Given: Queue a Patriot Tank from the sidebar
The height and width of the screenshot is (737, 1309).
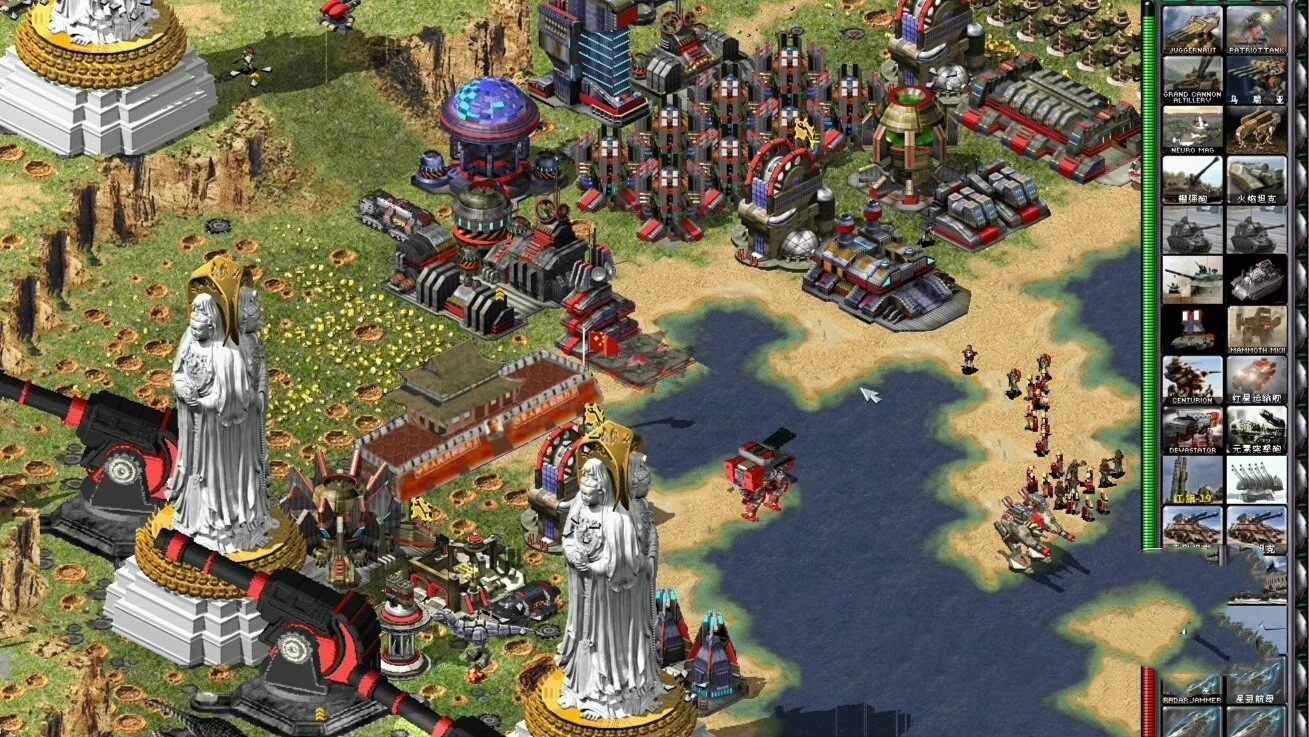Looking at the screenshot, I should tap(1256, 29).
